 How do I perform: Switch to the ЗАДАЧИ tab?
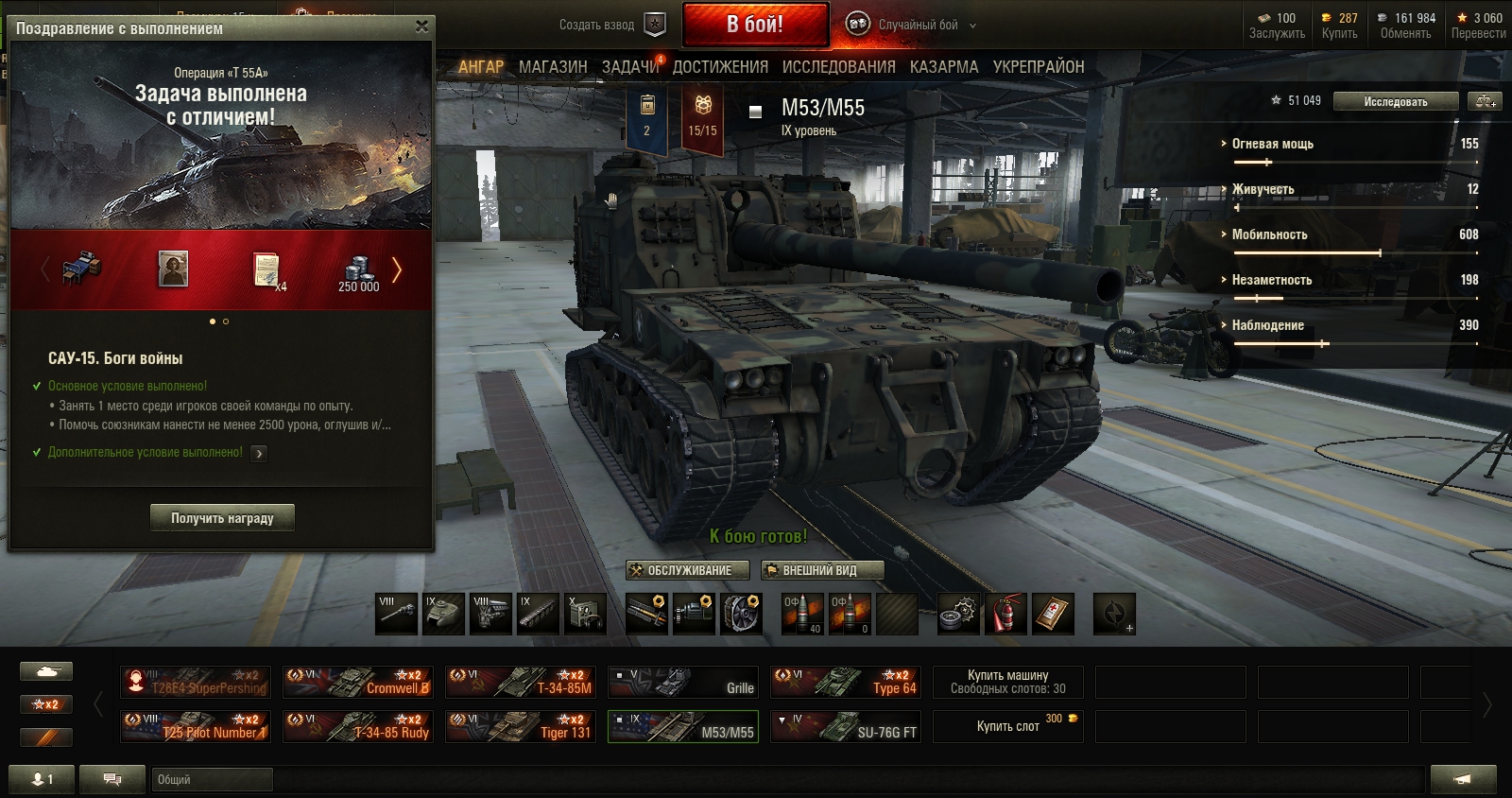(x=630, y=67)
